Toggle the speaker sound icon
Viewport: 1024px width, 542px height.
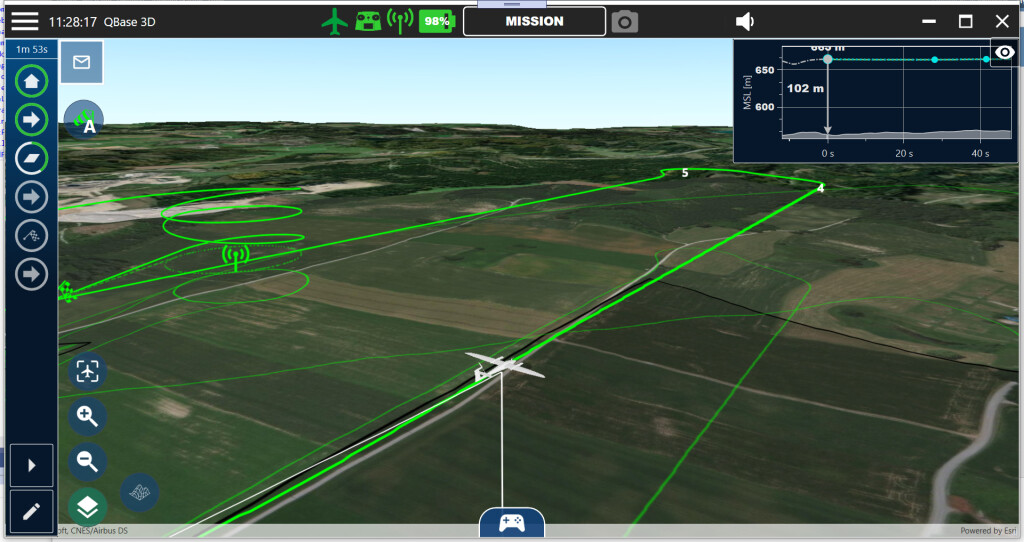coord(745,21)
